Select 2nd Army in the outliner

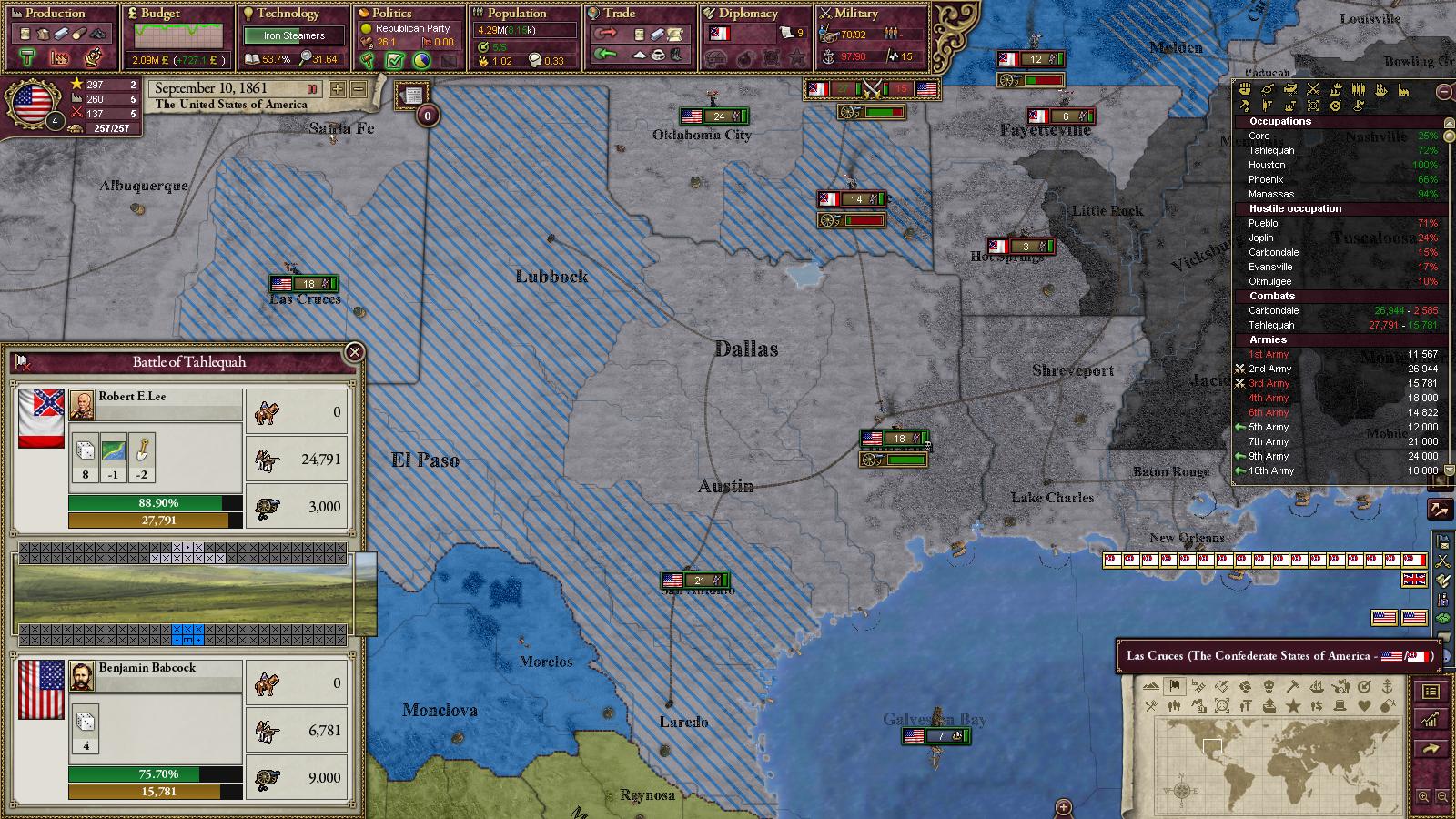(x=1270, y=369)
